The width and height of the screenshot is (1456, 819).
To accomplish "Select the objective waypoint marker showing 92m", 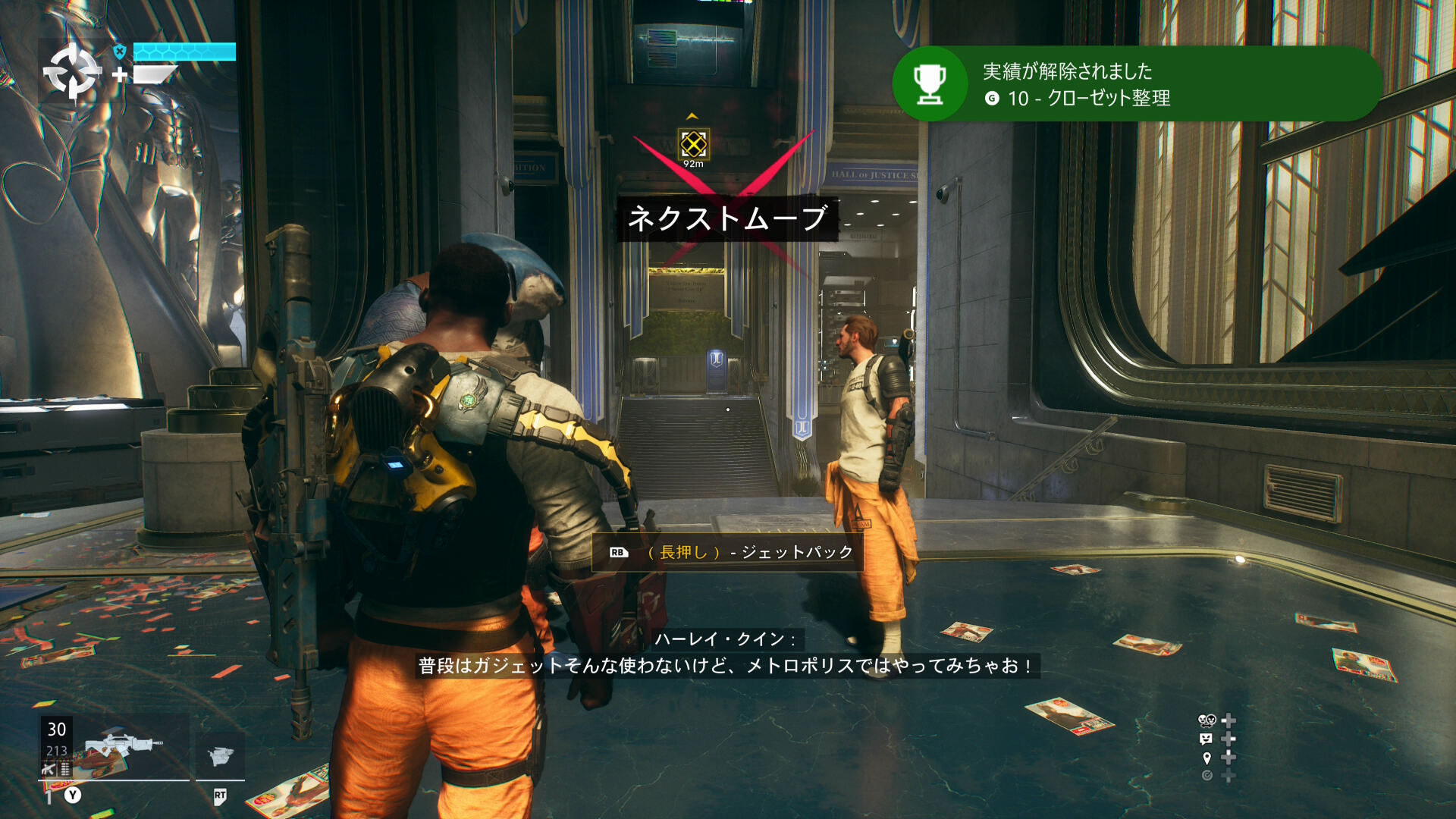I will coord(693,144).
